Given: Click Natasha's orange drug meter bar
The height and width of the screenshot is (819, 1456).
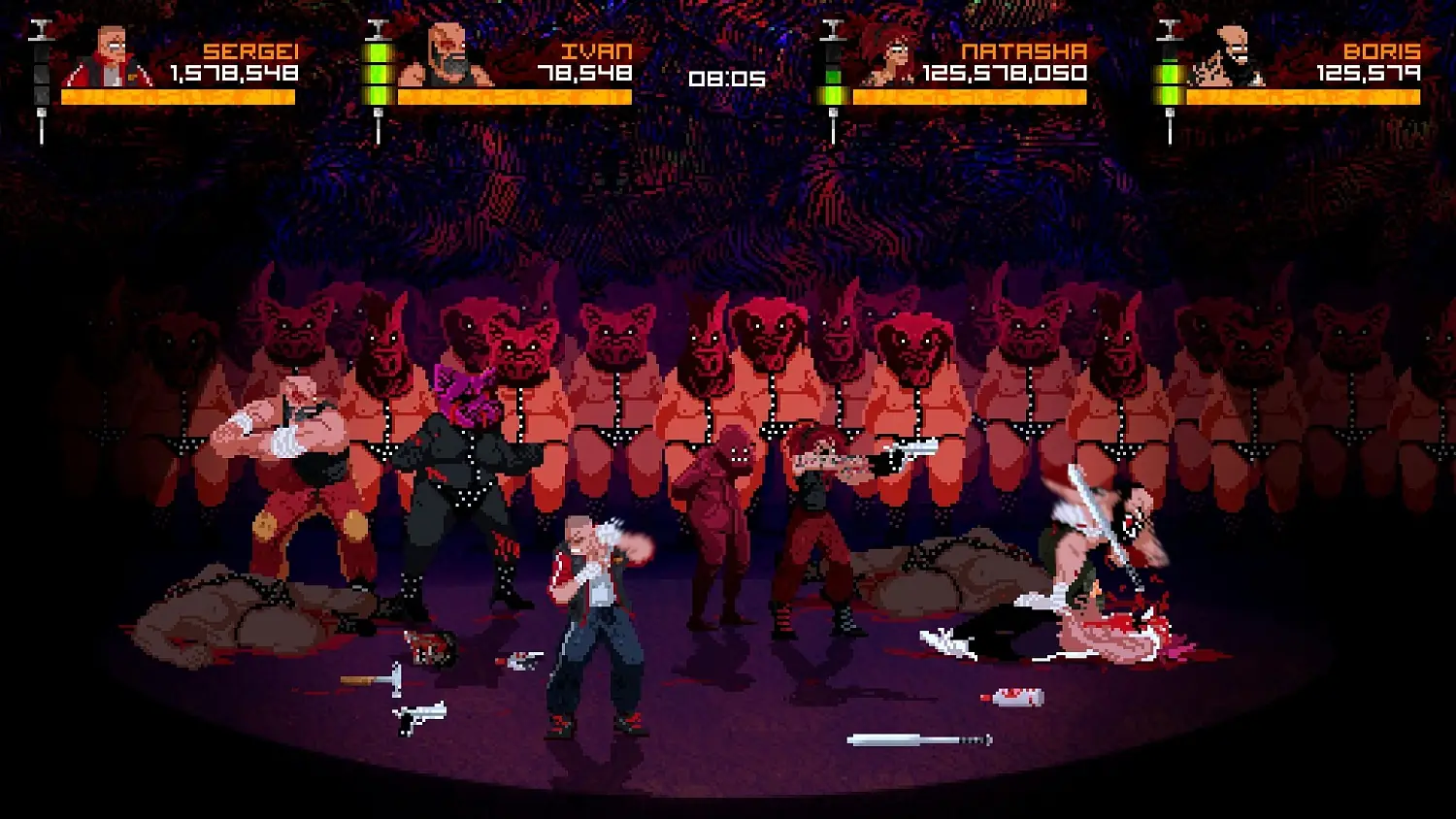Looking at the screenshot, I should coord(971,97).
